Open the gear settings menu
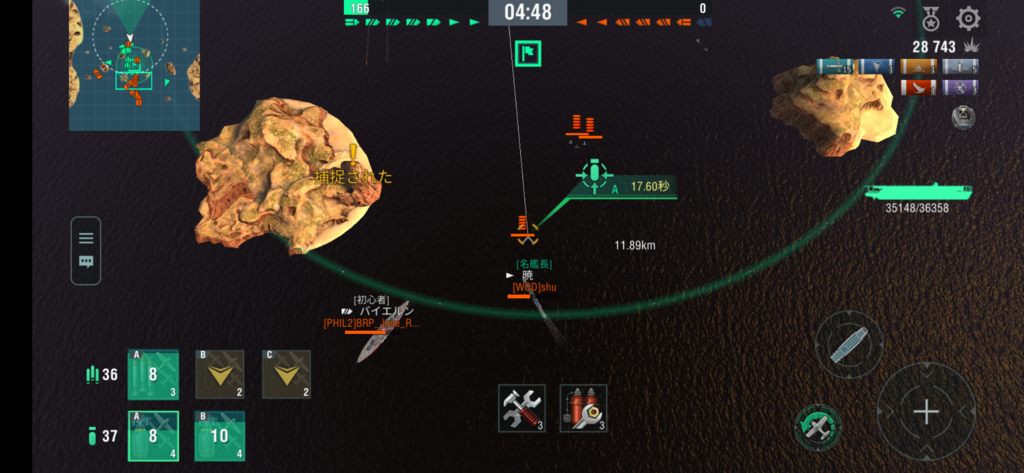 click(968, 18)
